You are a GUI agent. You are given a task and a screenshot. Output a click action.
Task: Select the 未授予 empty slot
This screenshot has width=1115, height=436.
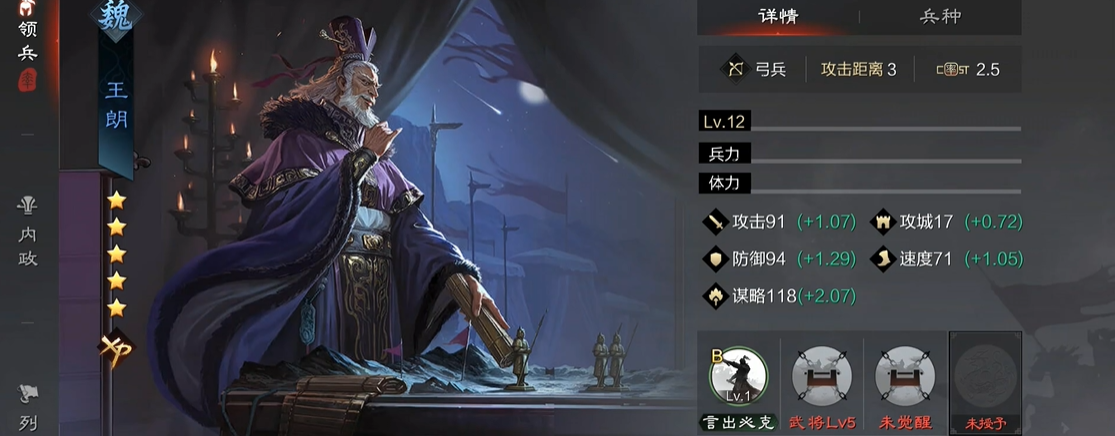point(985,377)
